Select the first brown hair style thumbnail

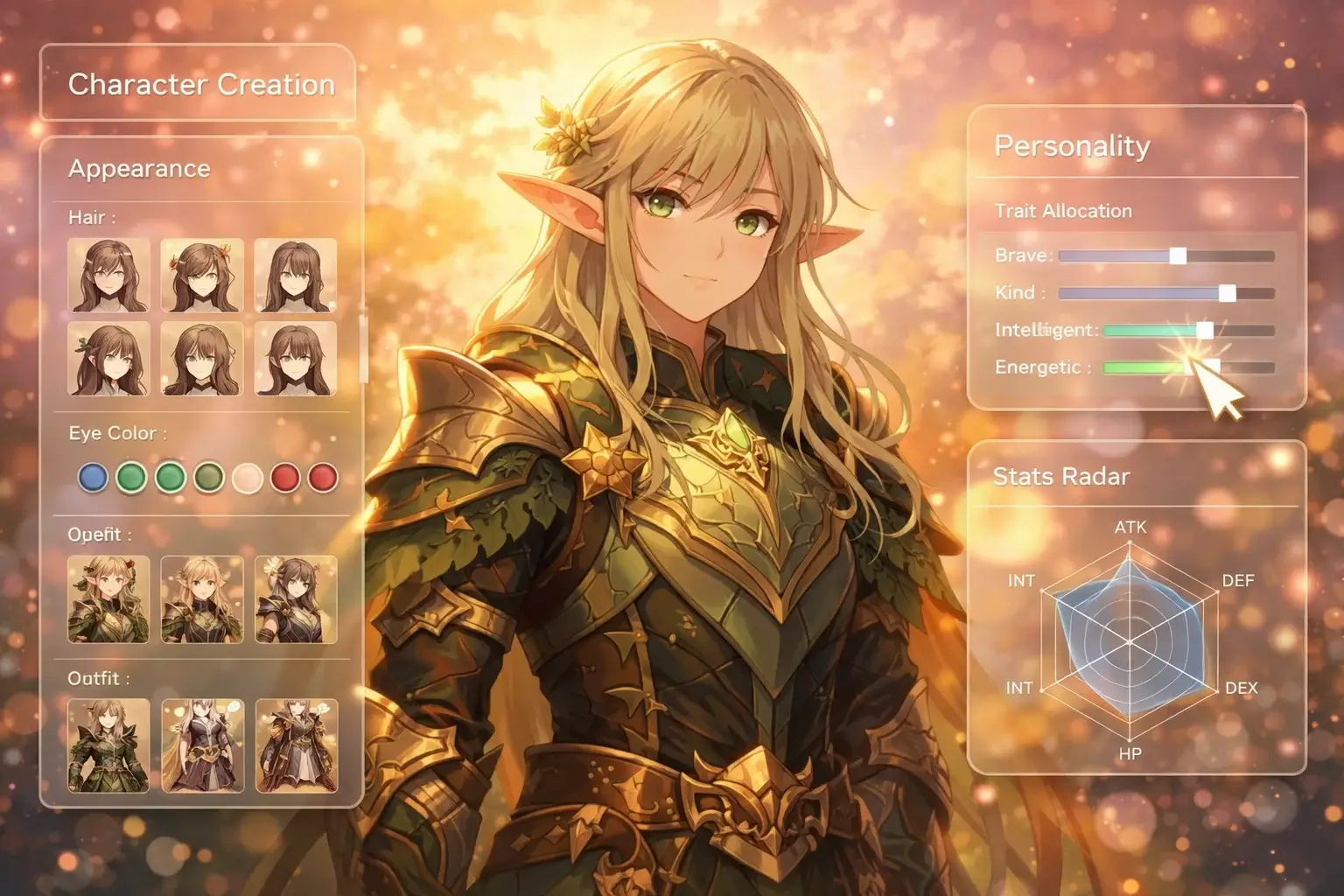click(108, 276)
